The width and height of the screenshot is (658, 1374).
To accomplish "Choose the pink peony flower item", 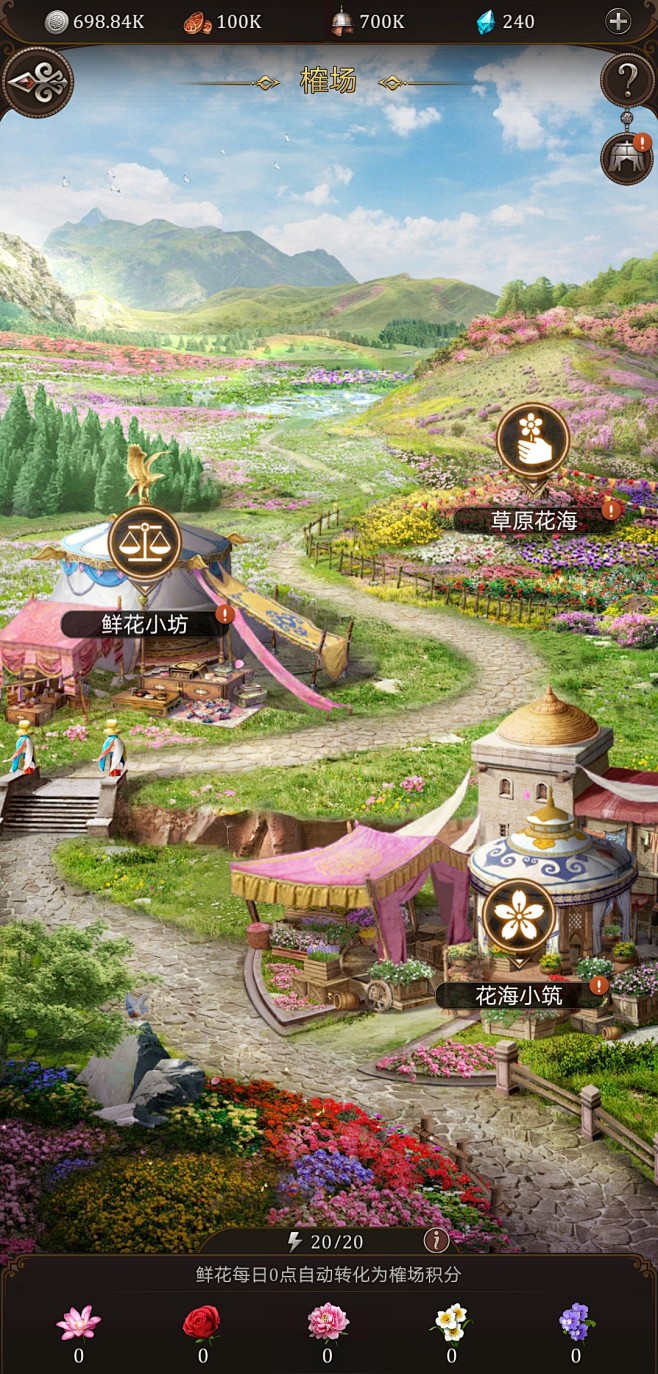I will click(327, 1323).
